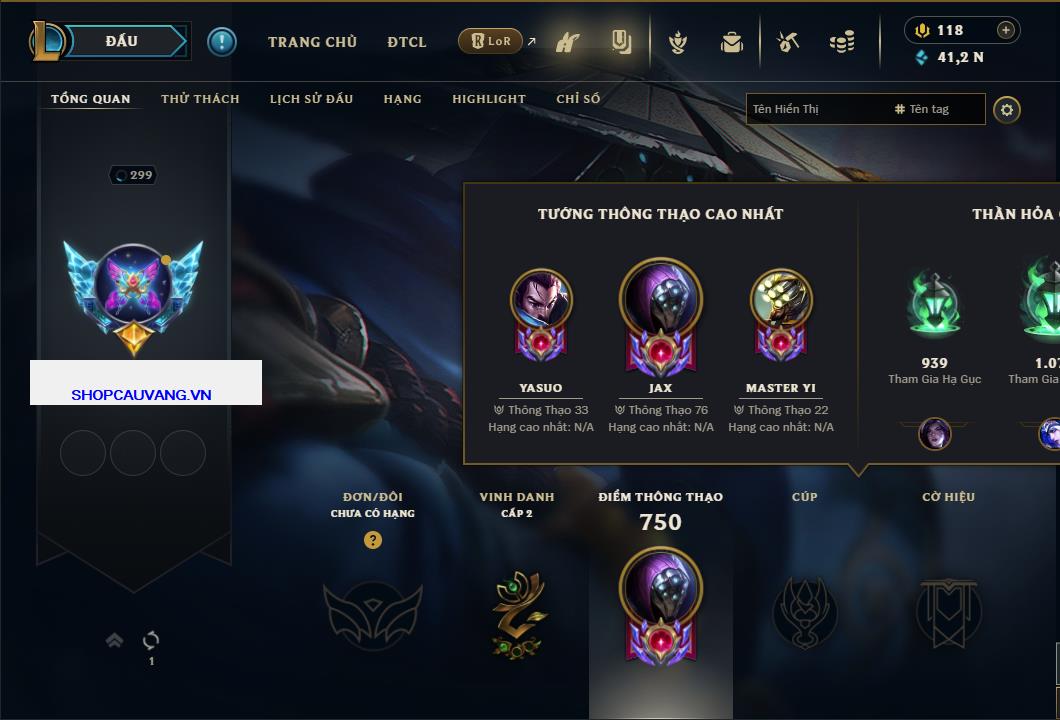Select the TỔNG QUAN overview tab
The image size is (1060, 720).
click(90, 99)
